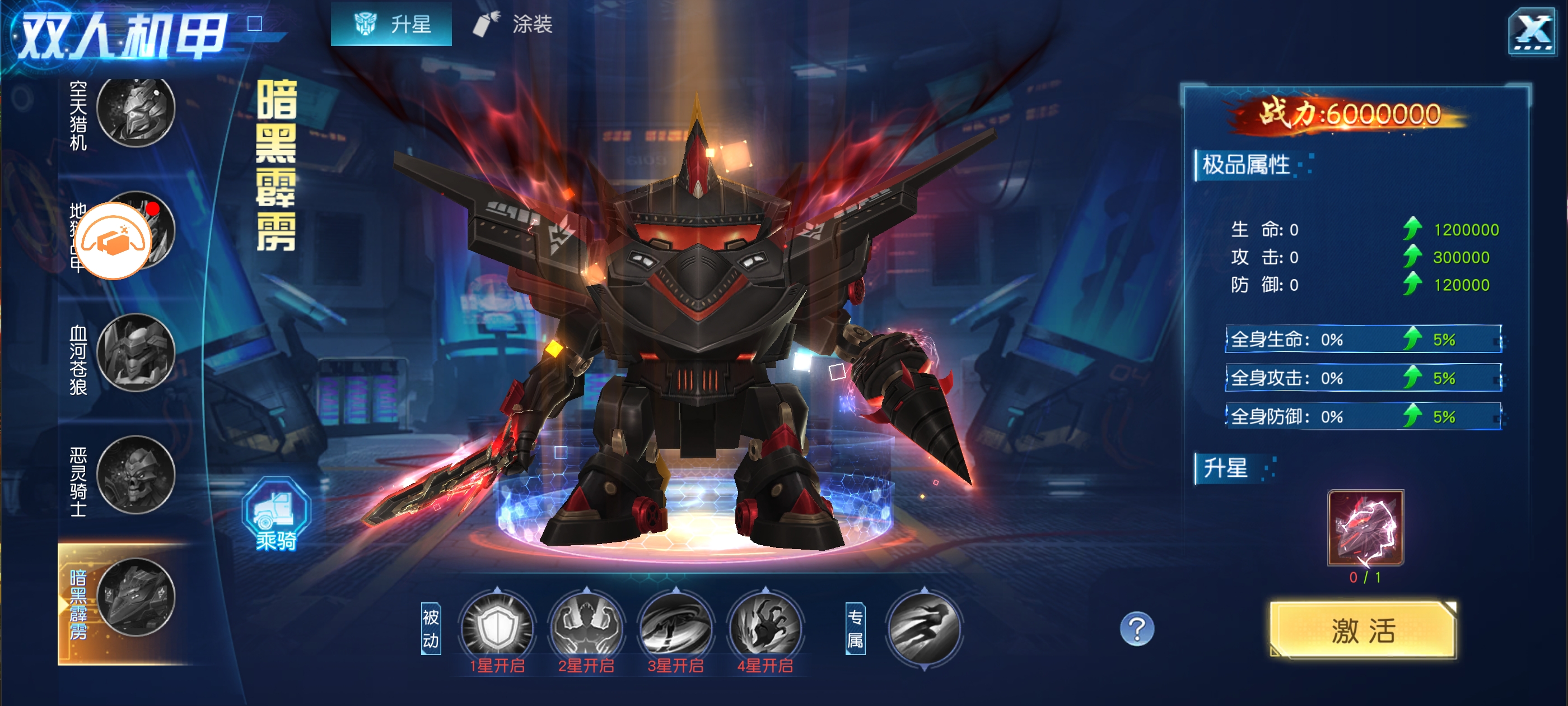Activate the mecha with 激活 button

click(x=1362, y=630)
